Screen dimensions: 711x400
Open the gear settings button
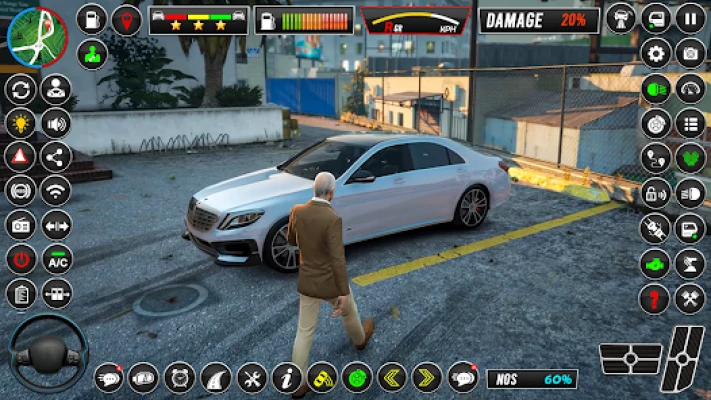pyautogui.click(x=656, y=54)
